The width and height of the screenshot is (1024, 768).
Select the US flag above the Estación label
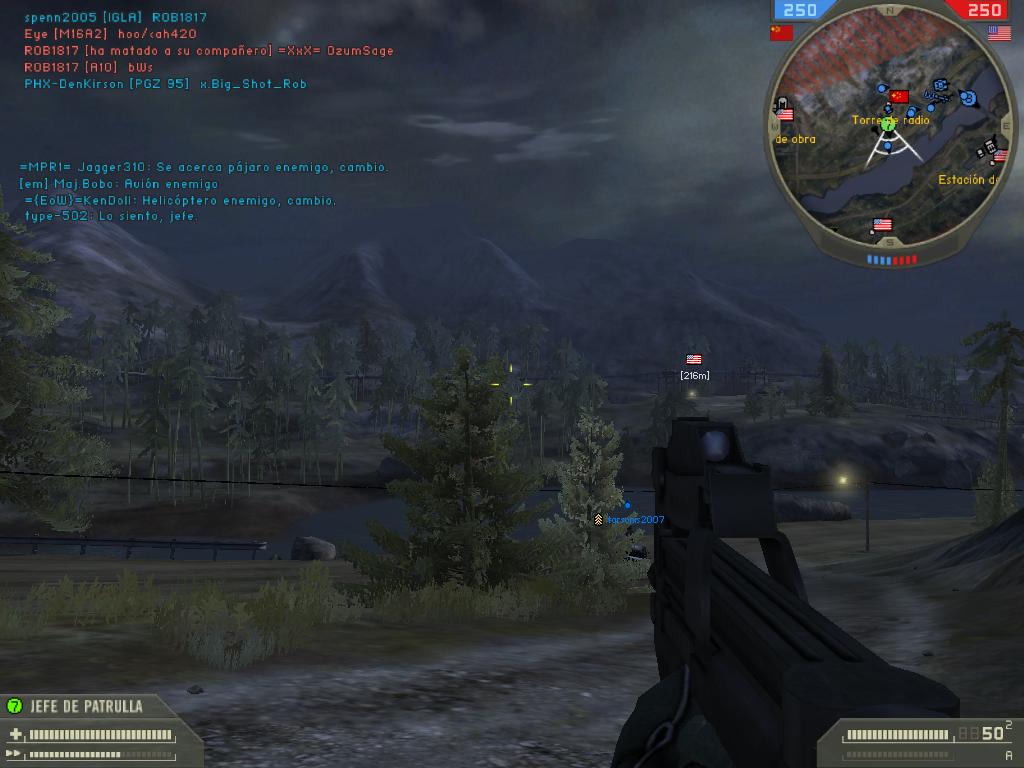point(1000,156)
